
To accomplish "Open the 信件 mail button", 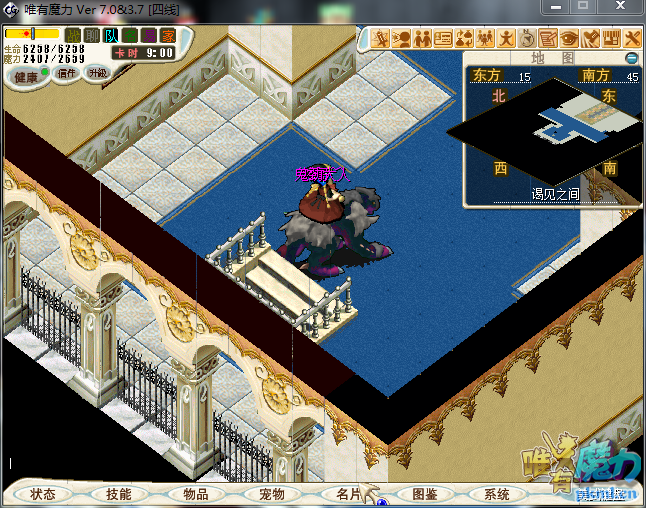I will (x=67, y=73).
